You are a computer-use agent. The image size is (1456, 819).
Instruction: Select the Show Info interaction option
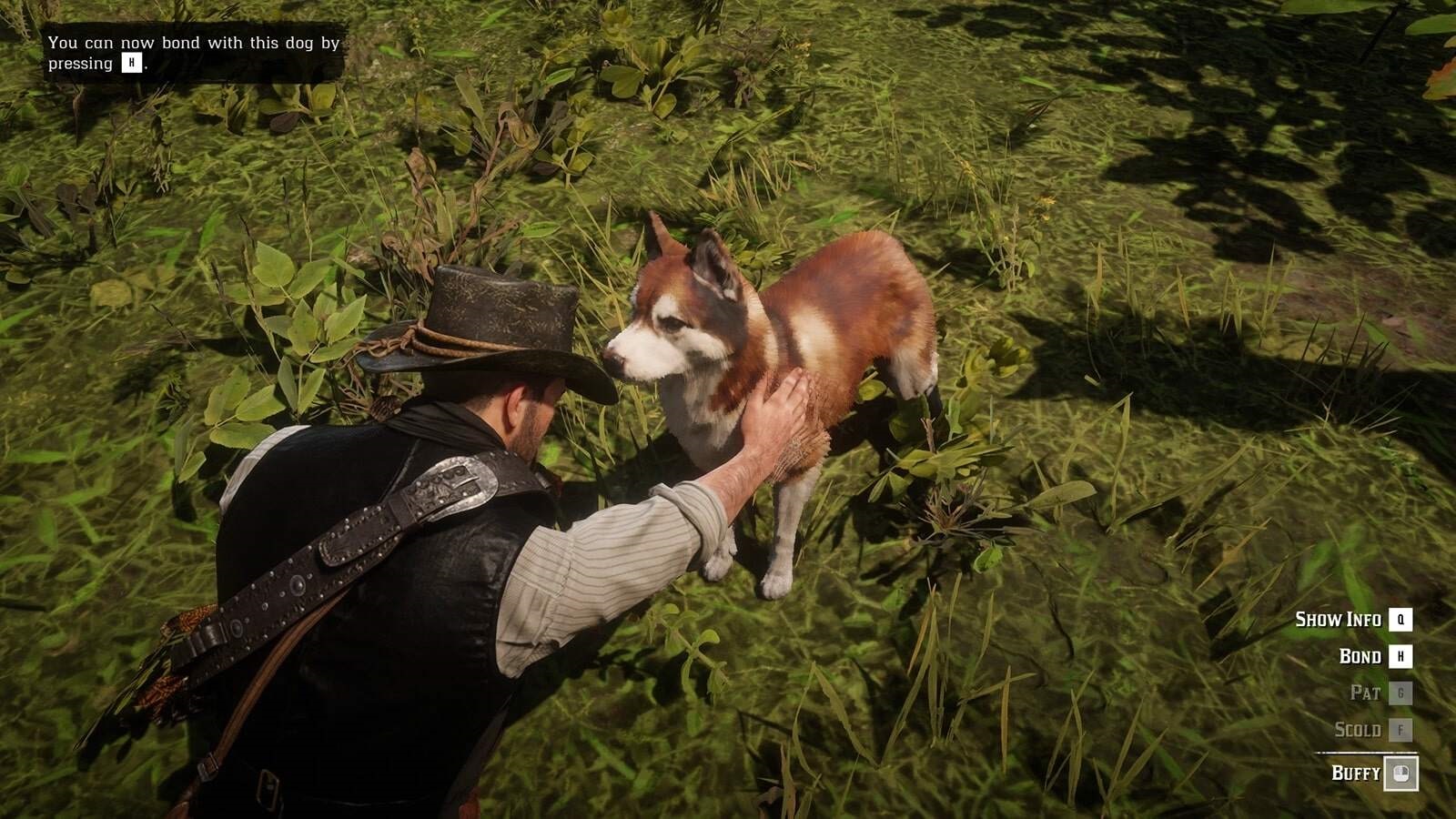tap(1339, 620)
